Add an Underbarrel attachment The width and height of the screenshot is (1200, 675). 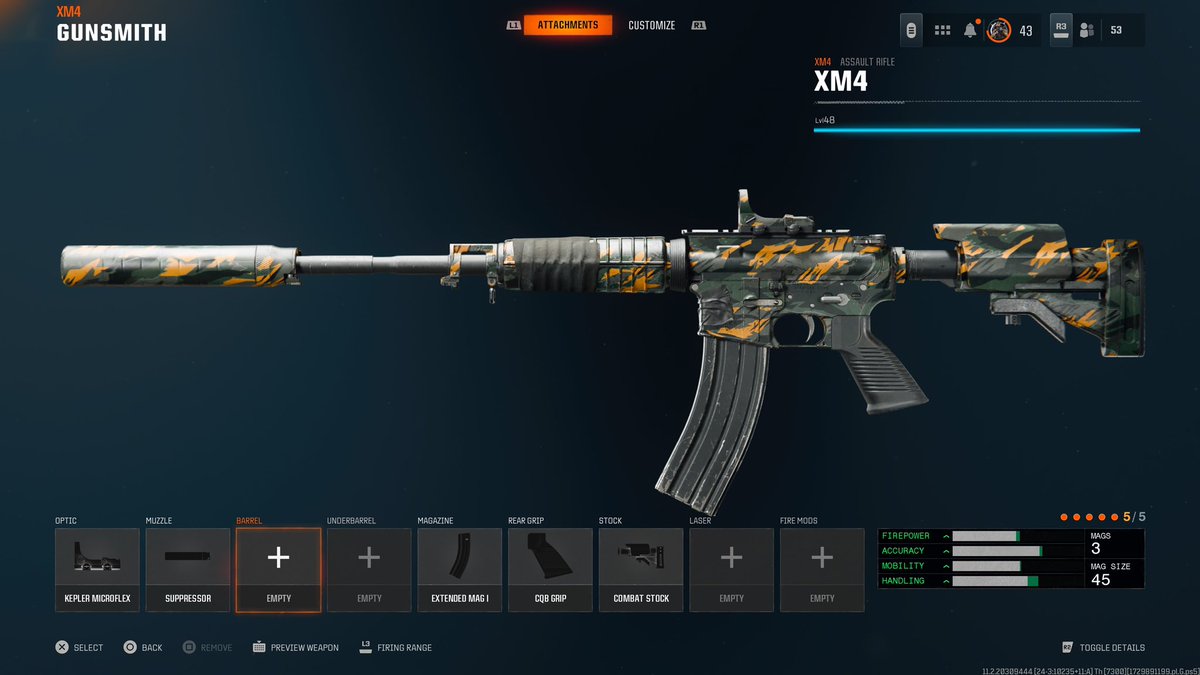point(369,569)
